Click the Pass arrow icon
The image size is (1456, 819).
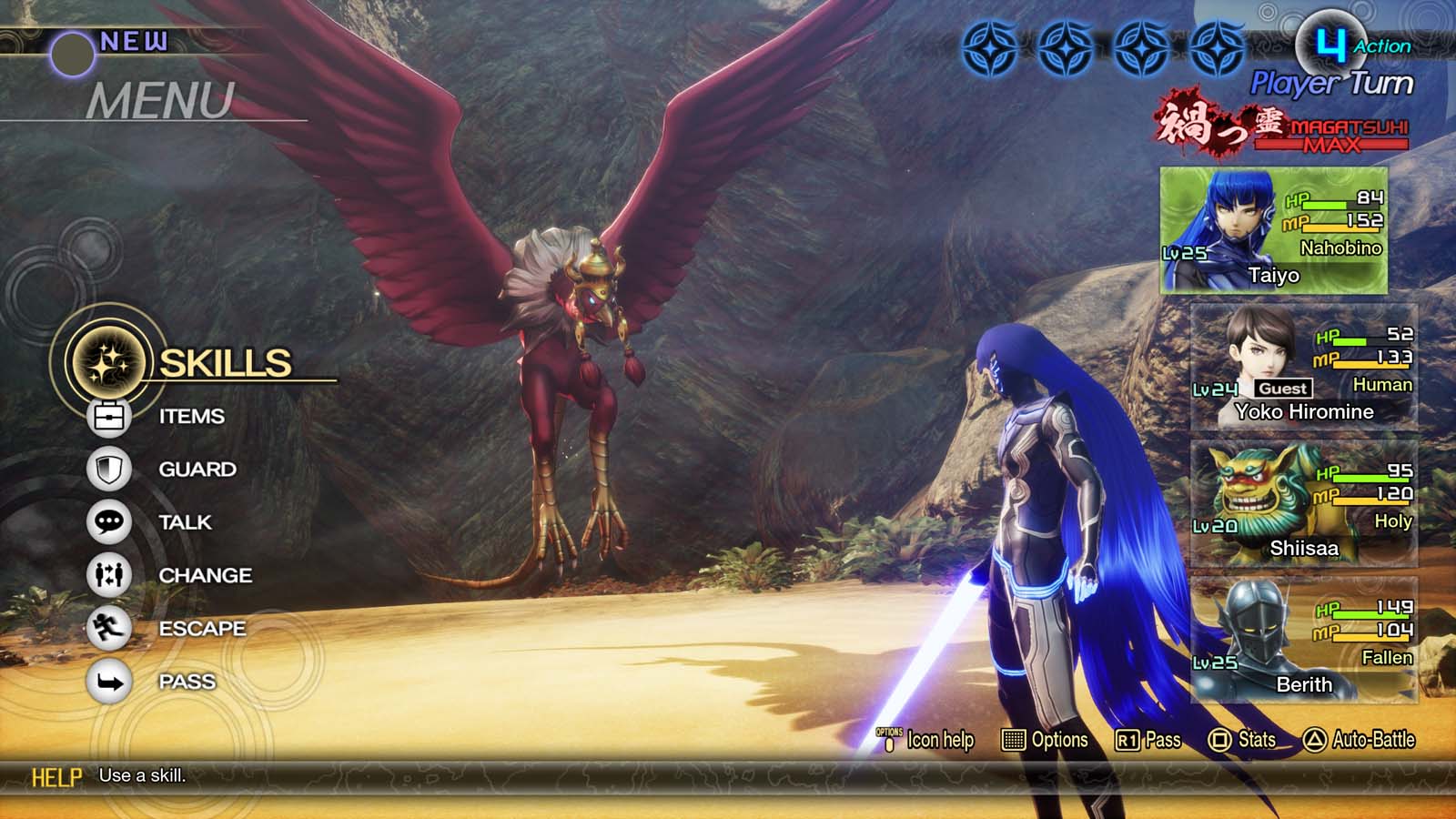click(109, 681)
